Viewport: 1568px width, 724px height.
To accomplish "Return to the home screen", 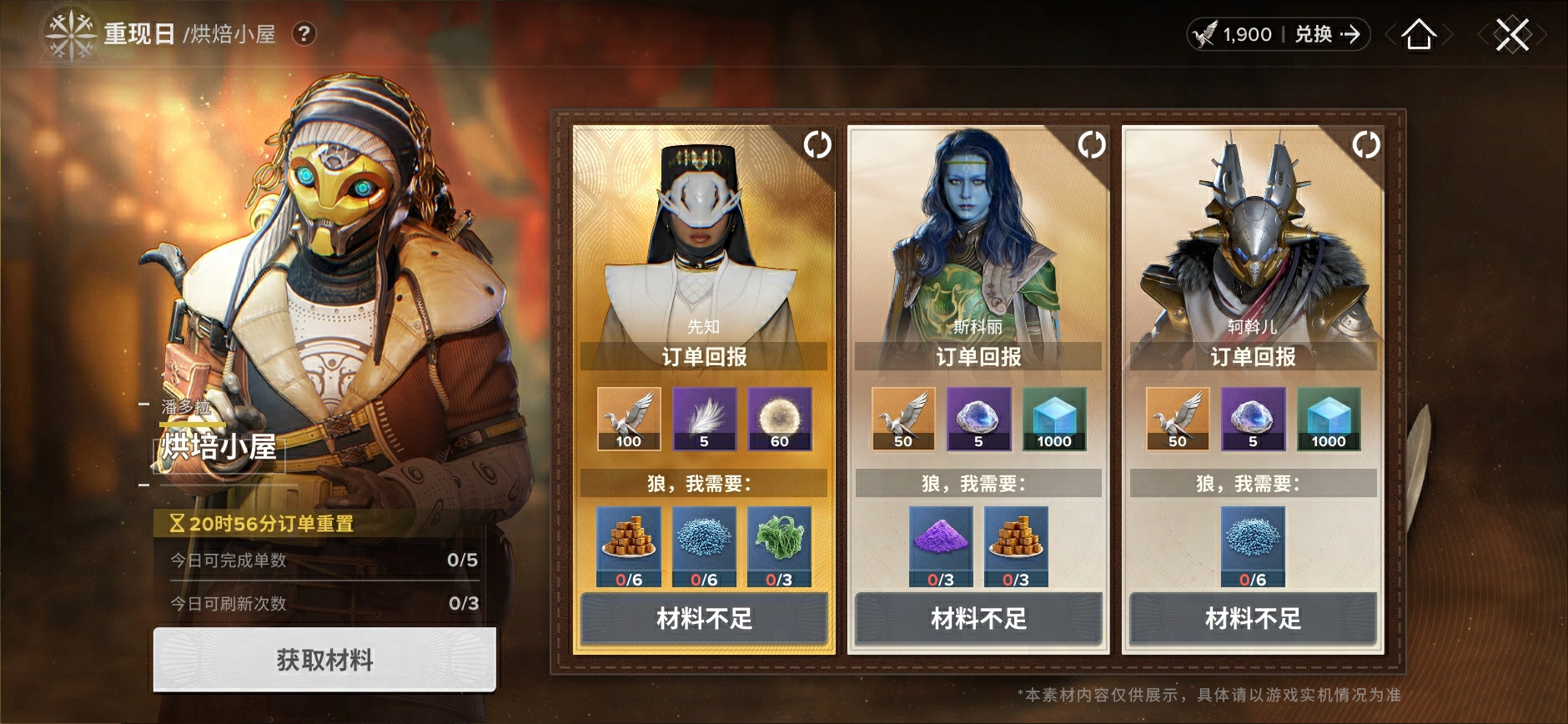I will 1419,35.
